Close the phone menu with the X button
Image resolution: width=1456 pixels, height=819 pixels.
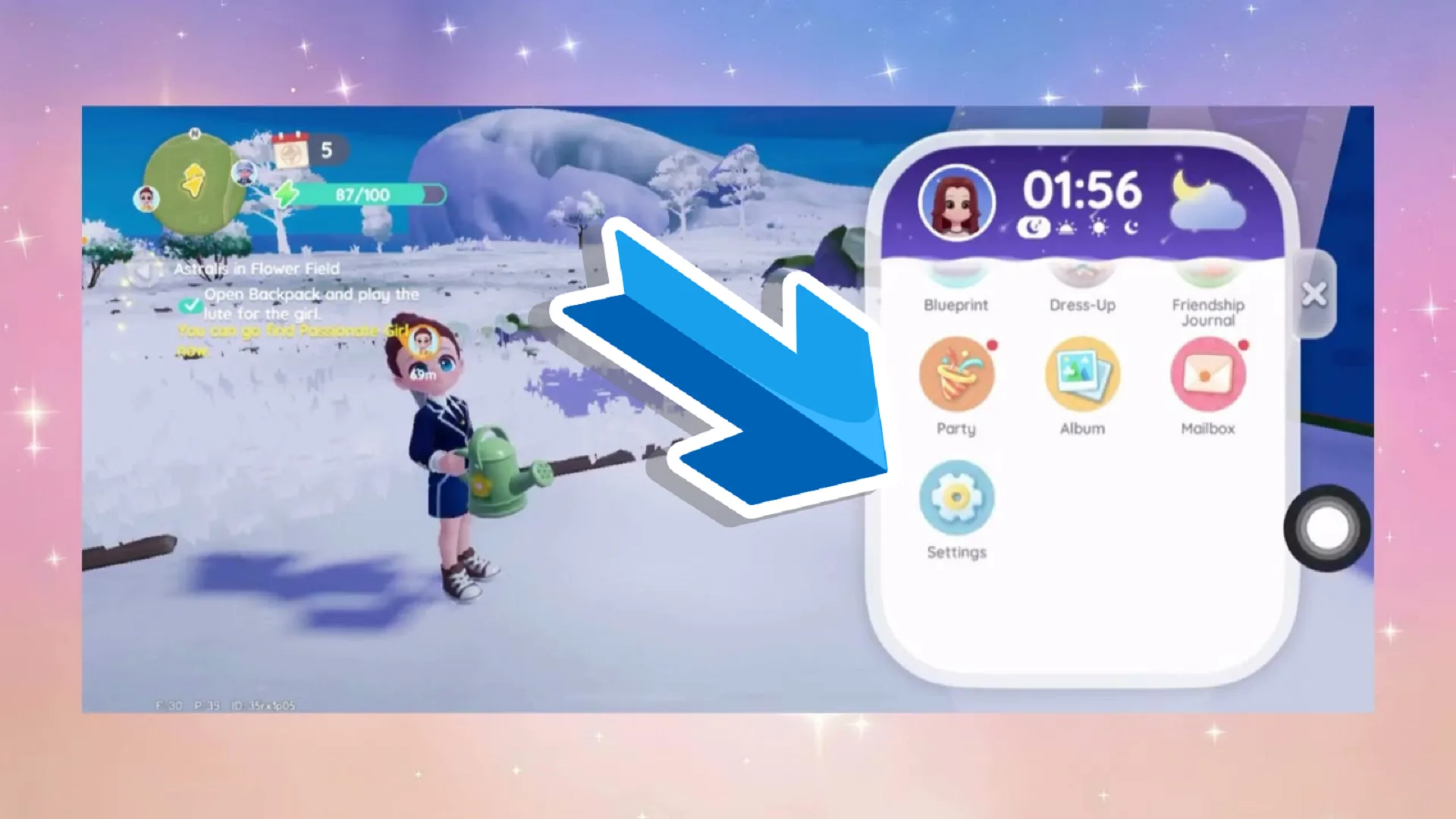(x=1315, y=294)
